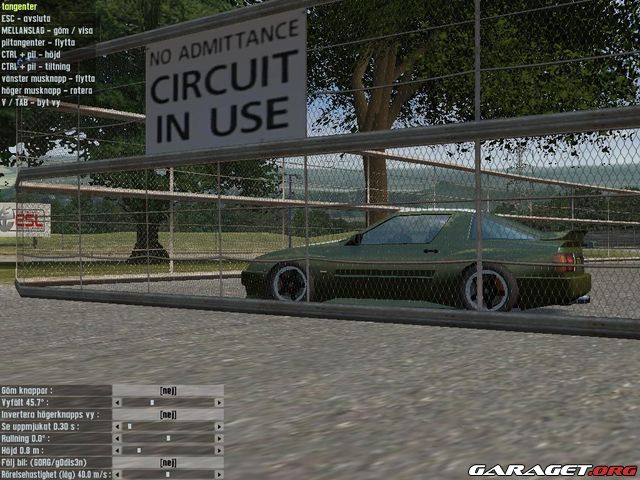Click the Rullning slider handle
Screen dimensions: 640x480
pos(168,438)
